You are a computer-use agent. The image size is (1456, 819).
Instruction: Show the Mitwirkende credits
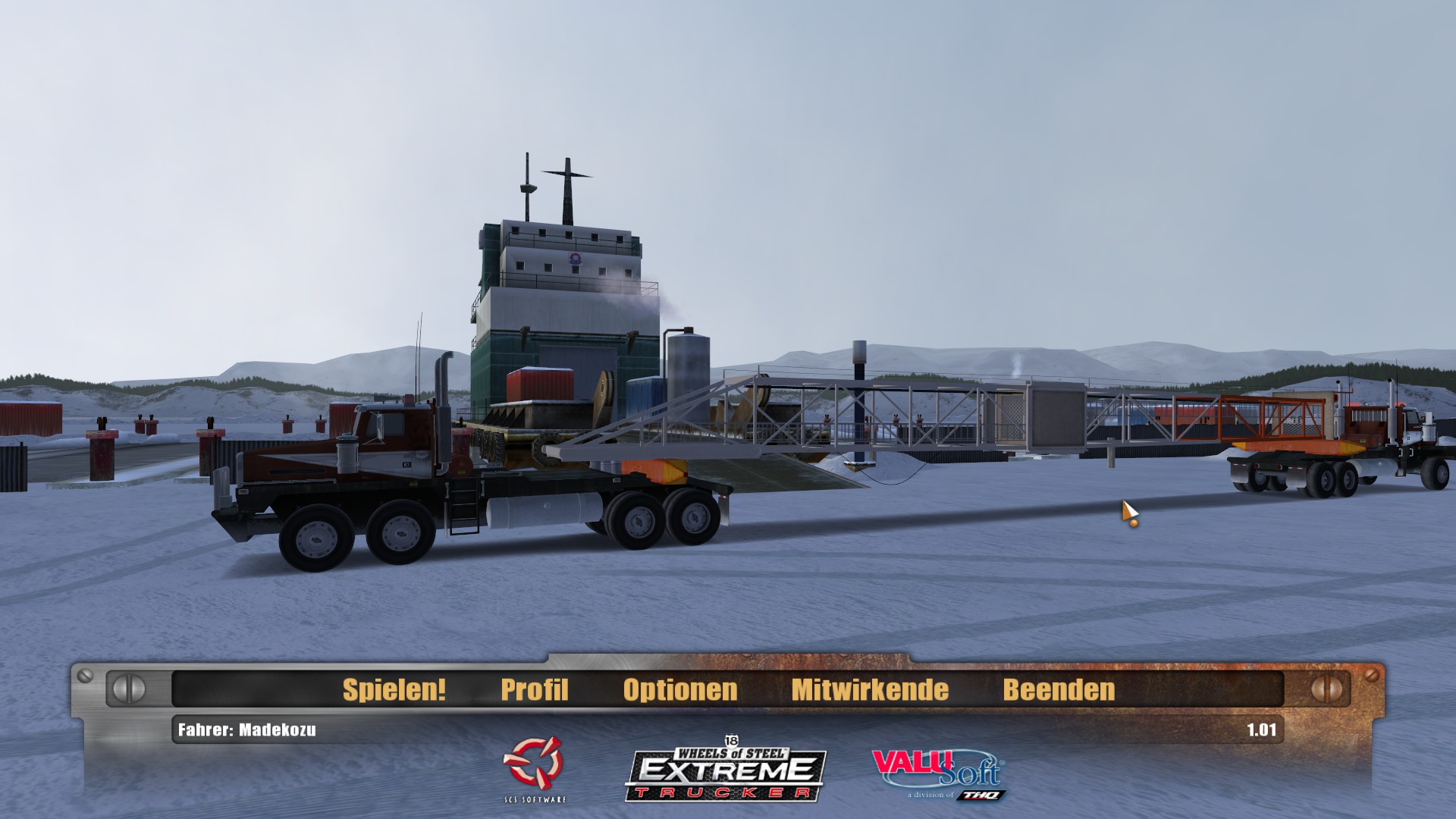click(870, 689)
